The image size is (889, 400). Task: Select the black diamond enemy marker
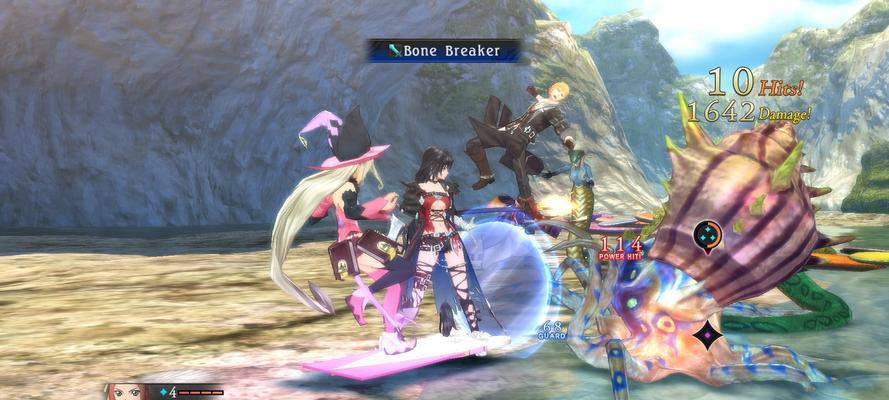[x=709, y=334]
